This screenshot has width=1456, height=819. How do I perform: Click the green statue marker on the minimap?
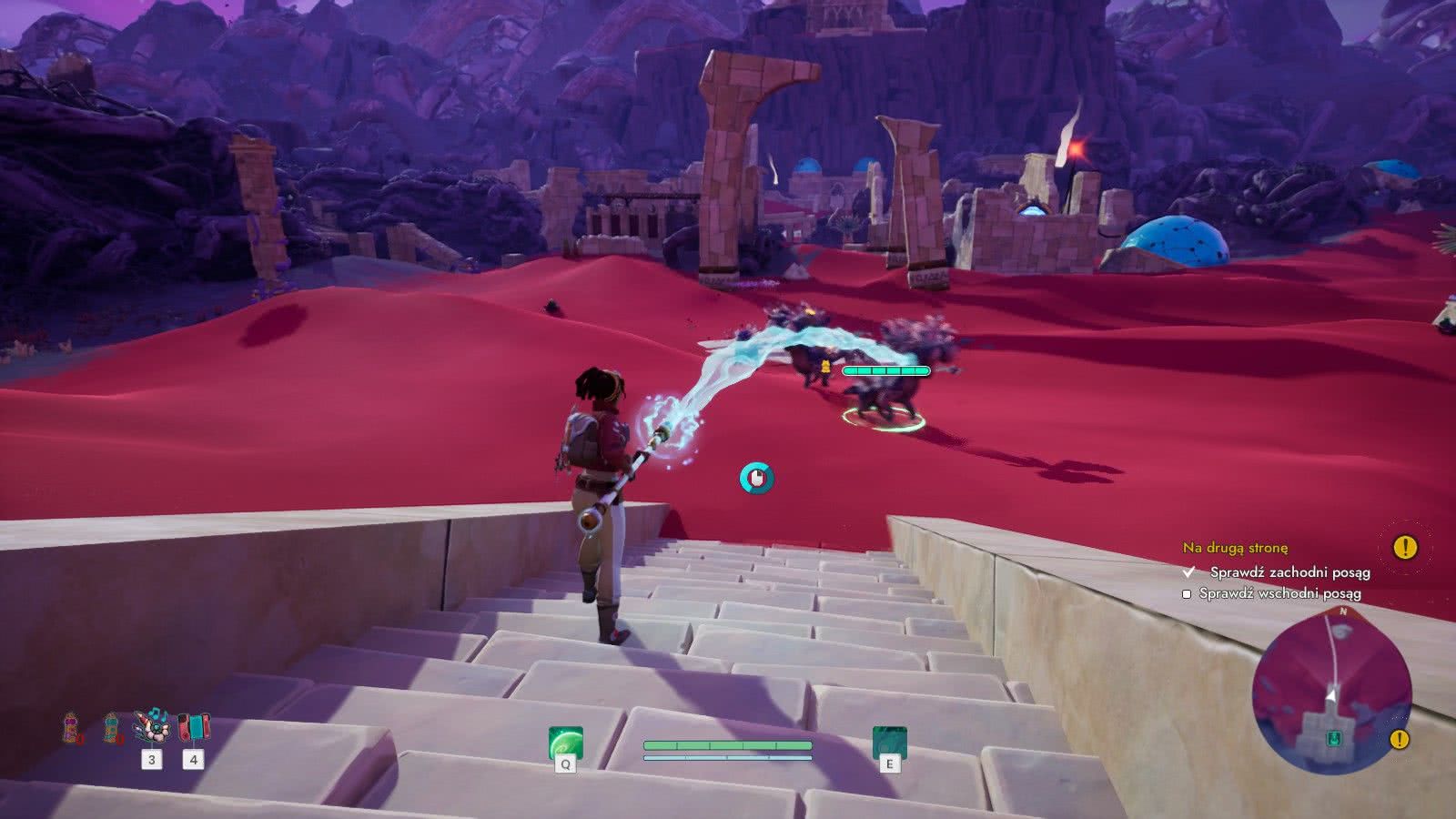[x=1335, y=739]
